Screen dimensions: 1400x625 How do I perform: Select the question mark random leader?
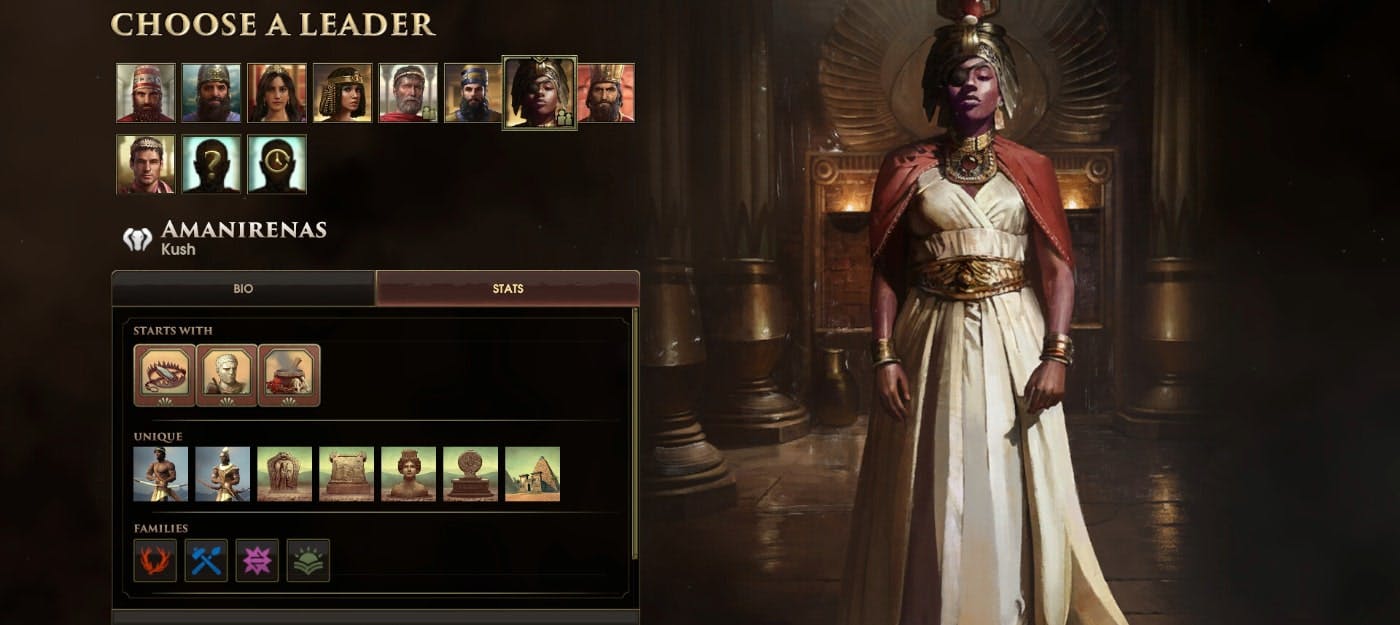point(211,164)
